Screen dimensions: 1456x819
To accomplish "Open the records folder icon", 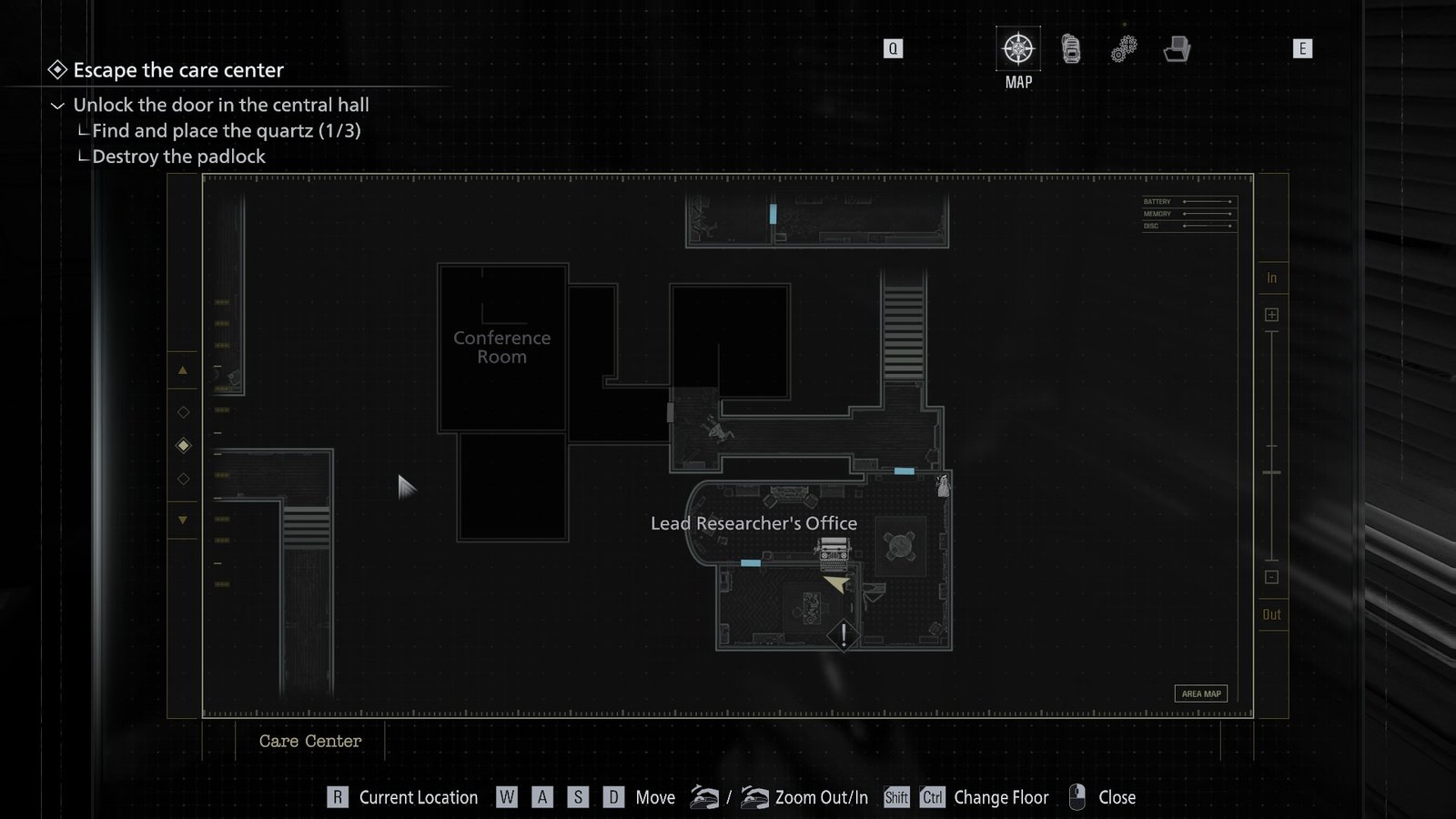I will tap(1178, 50).
